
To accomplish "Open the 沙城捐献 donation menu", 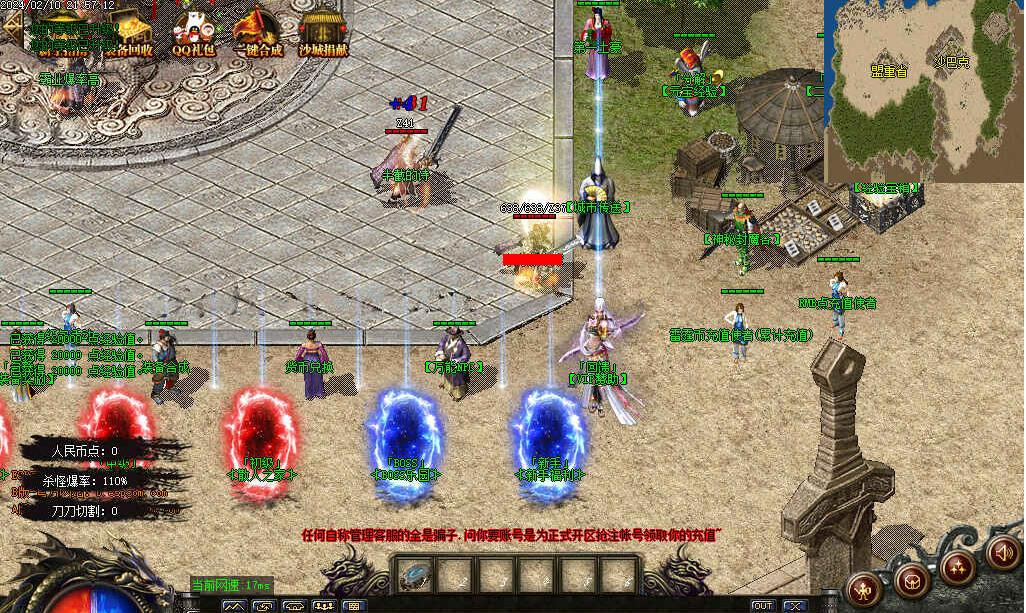I will [x=322, y=30].
